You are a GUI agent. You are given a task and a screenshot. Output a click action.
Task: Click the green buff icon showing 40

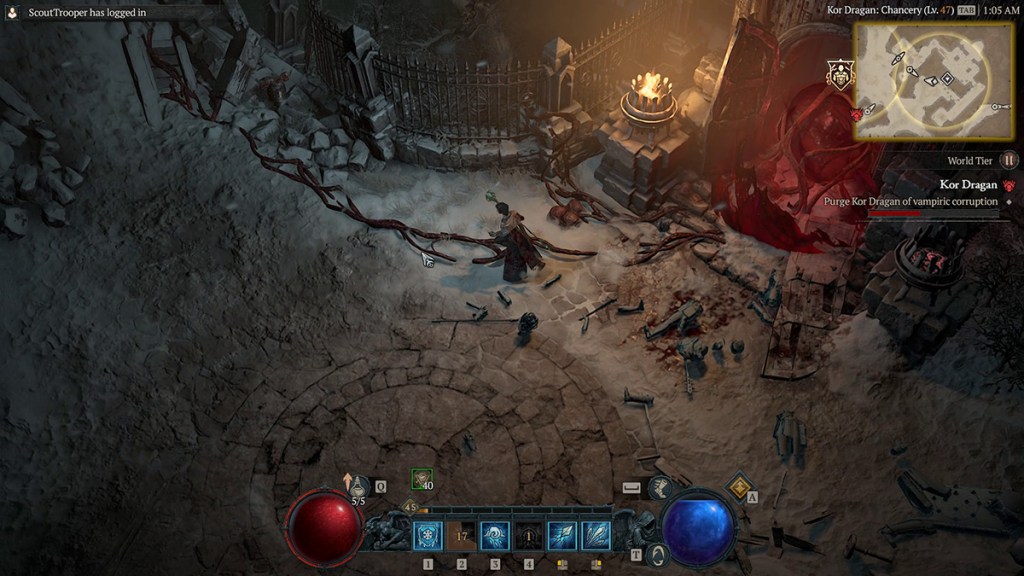(x=422, y=480)
